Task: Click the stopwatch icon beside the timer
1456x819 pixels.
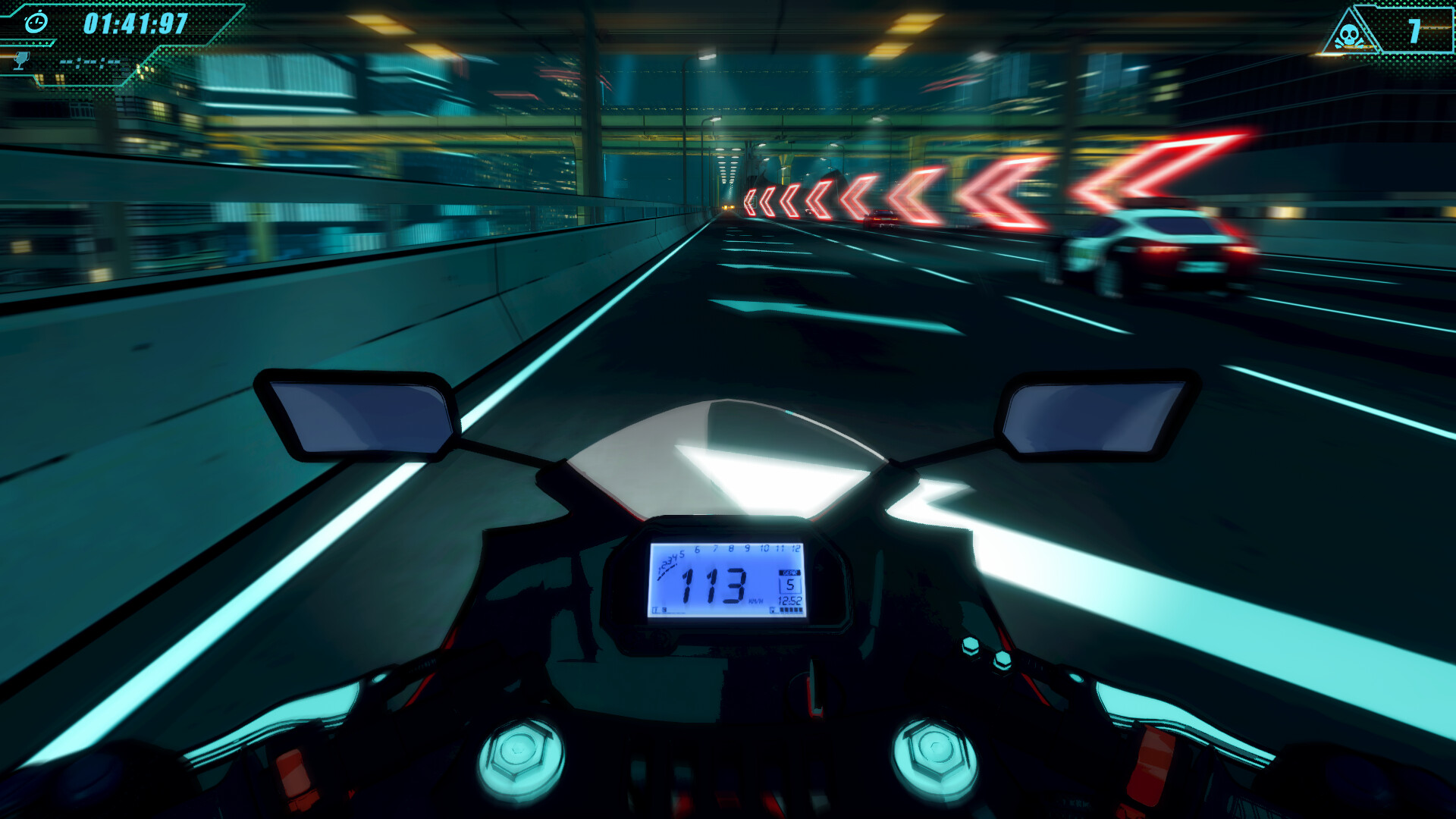Action: (36, 21)
